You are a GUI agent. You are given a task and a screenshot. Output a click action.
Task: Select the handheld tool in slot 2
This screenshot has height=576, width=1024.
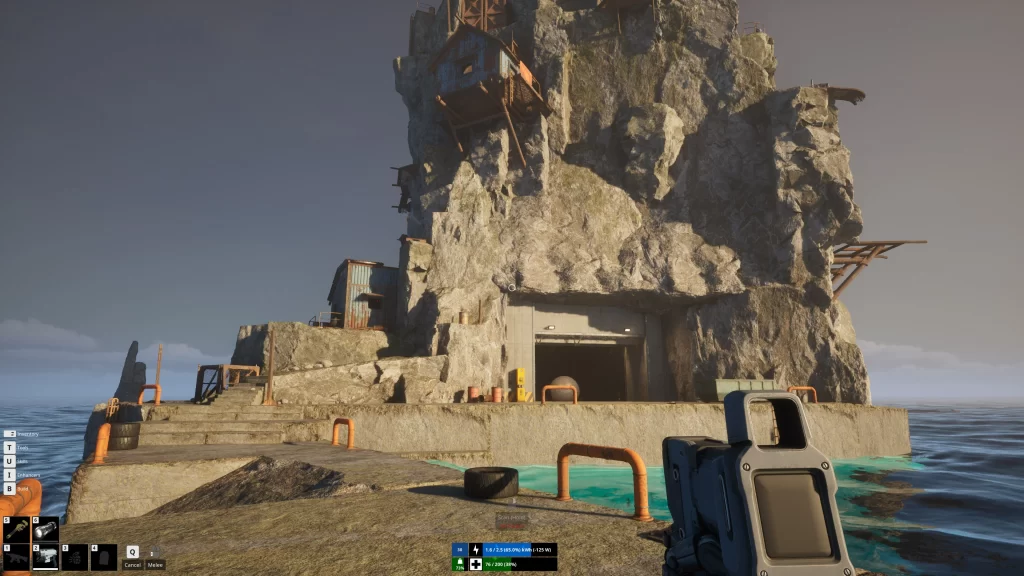[x=45, y=557]
